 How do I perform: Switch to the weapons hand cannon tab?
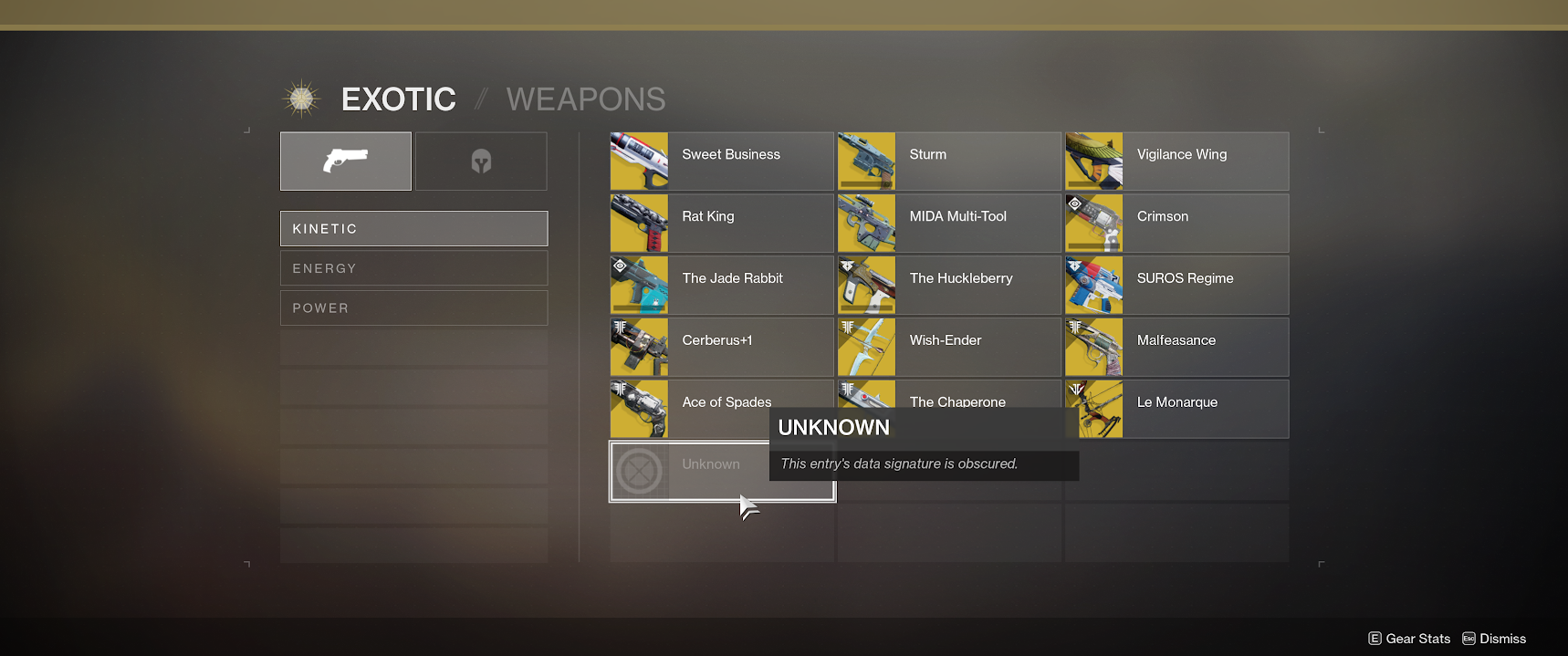(345, 161)
